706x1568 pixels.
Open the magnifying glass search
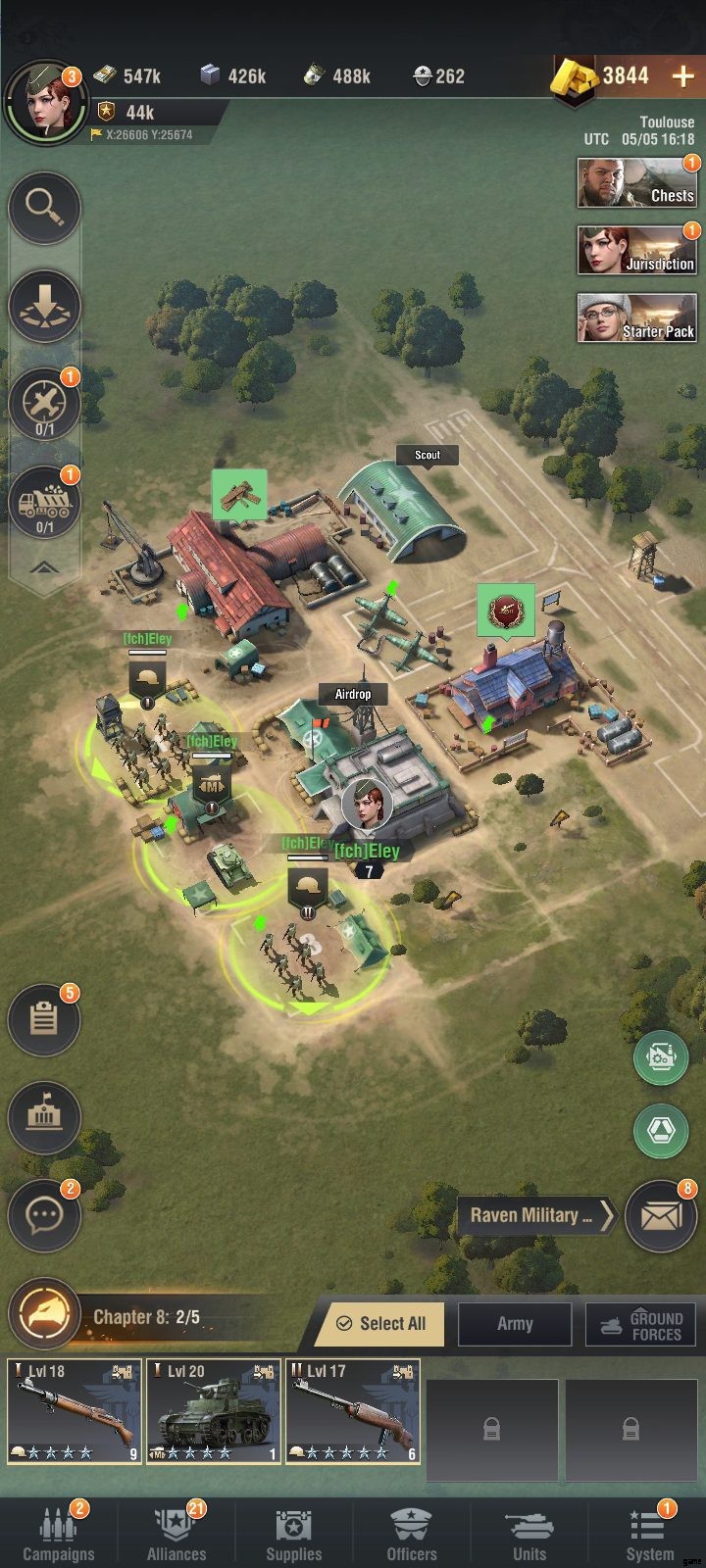coord(45,207)
